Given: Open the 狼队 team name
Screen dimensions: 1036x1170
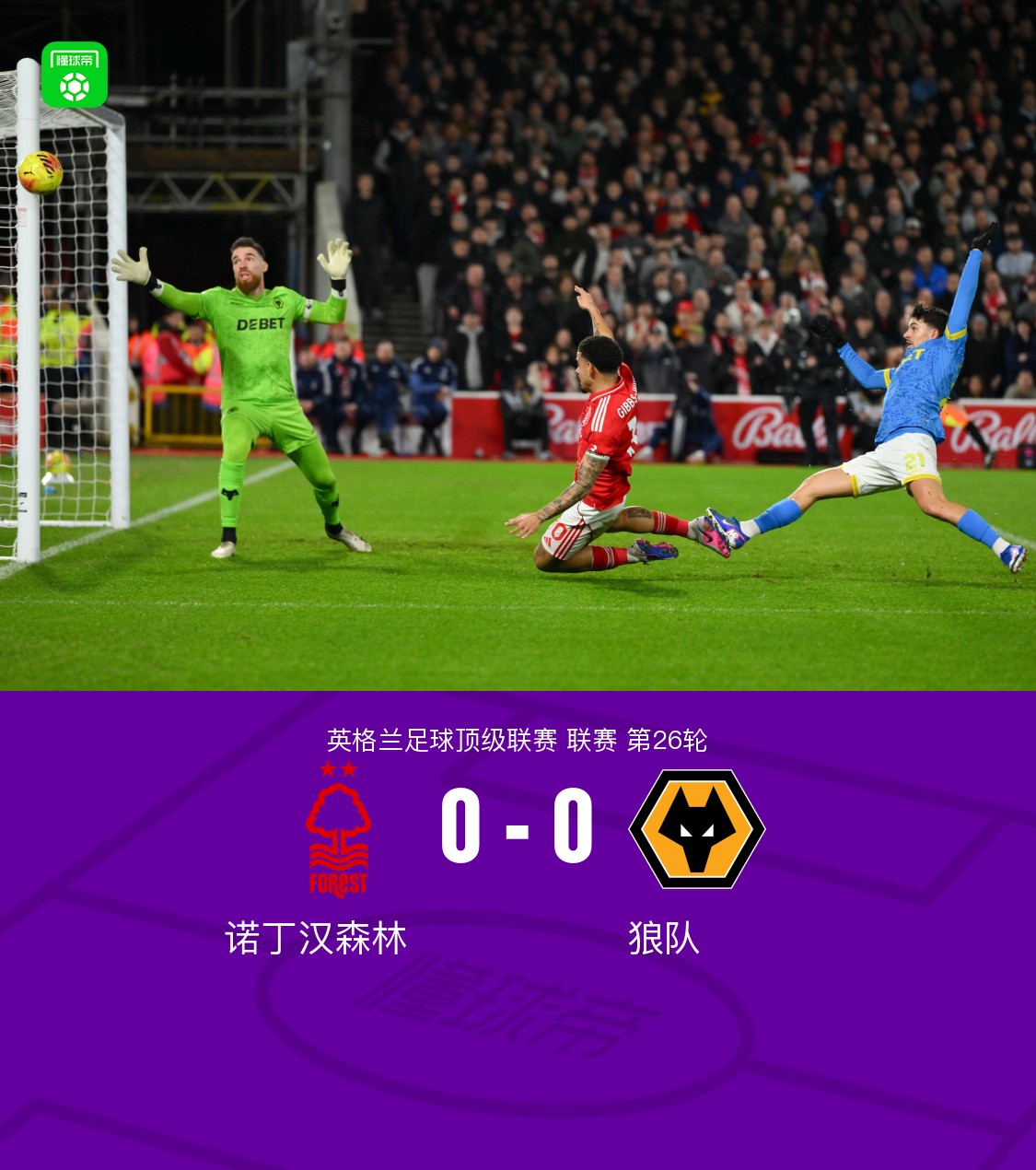Looking at the screenshot, I should 664,939.
